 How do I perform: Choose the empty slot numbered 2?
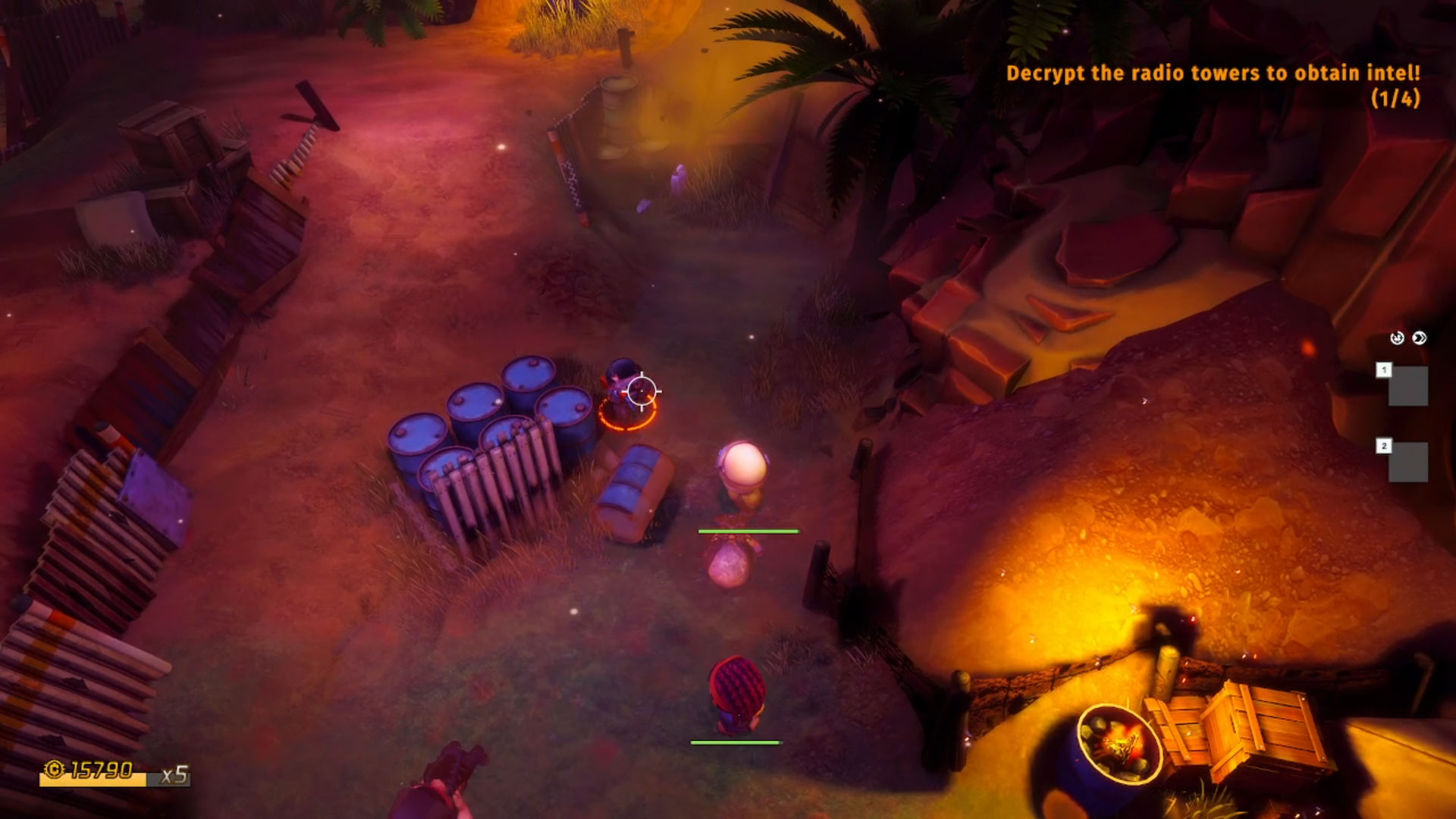coord(1407,462)
